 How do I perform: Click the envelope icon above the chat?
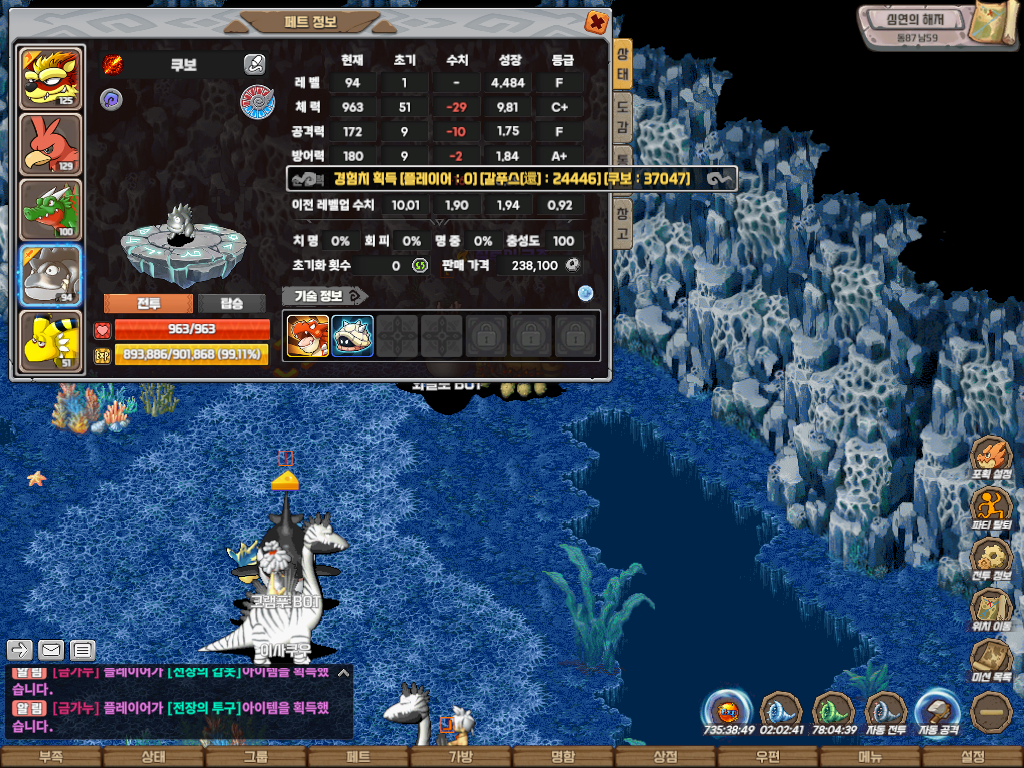pos(51,651)
